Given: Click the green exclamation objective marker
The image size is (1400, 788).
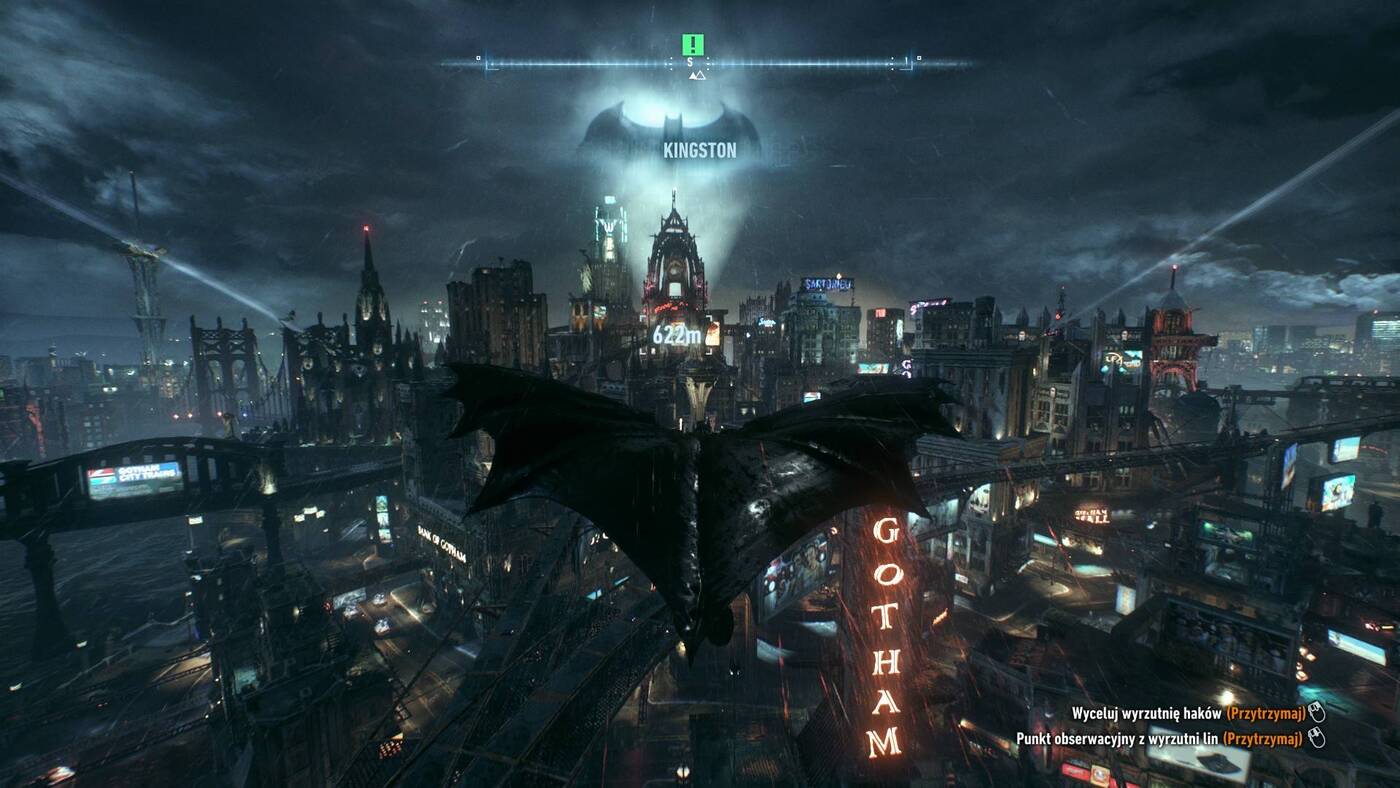Looking at the screenshot, I should point(692,44).
